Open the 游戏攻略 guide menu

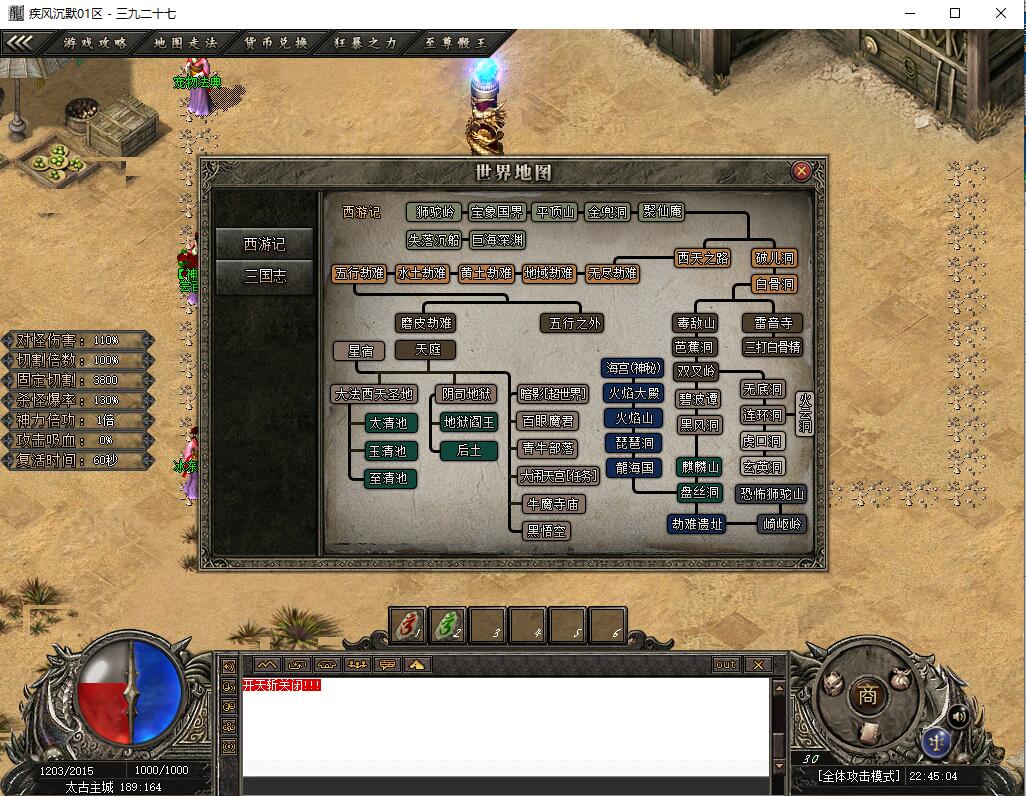[95, 43]
